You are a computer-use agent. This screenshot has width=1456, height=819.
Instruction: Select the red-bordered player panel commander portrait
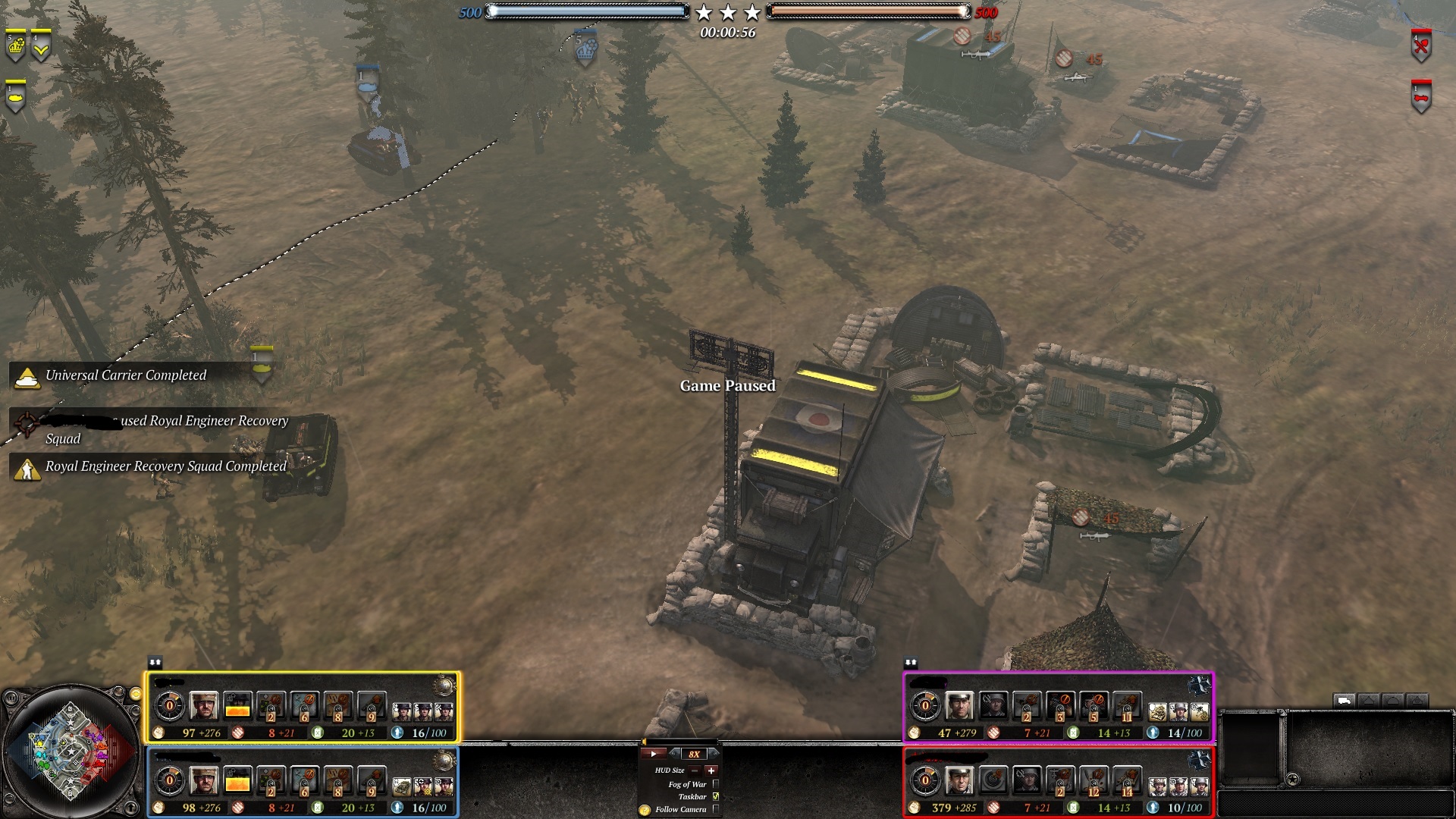tap(959, 781)
